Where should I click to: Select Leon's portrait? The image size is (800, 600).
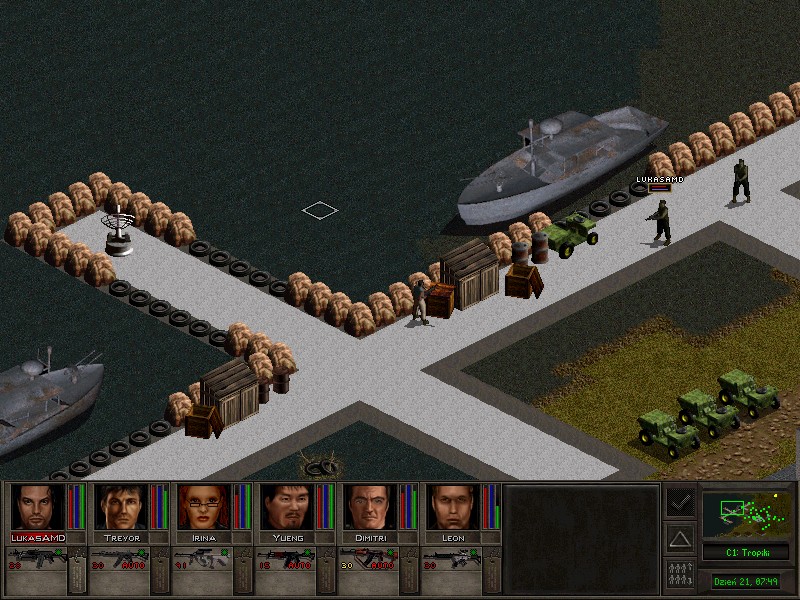pos(452,507)
